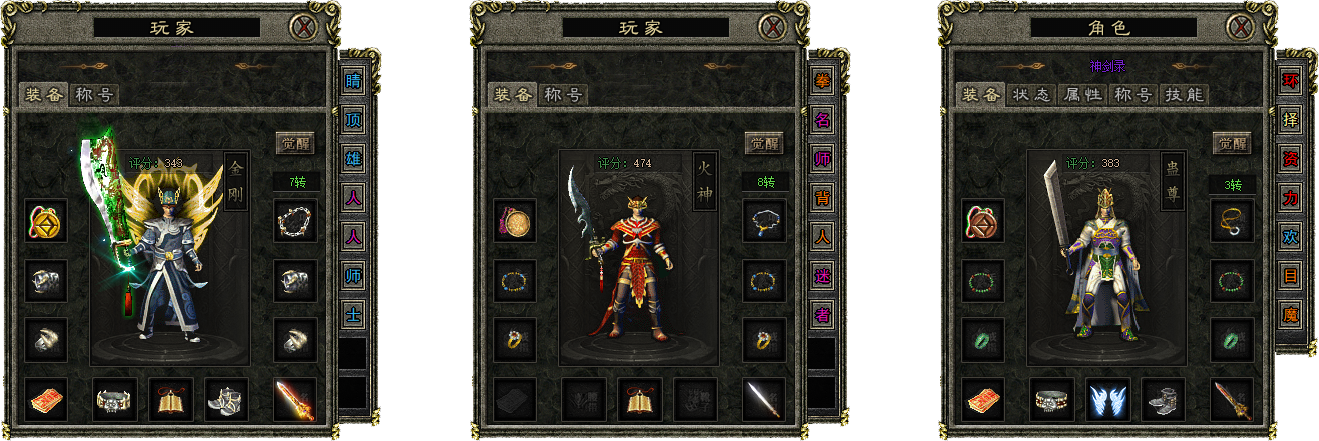
Task: Open the 属性 attributes tab
Action: tap(1082, 95)
